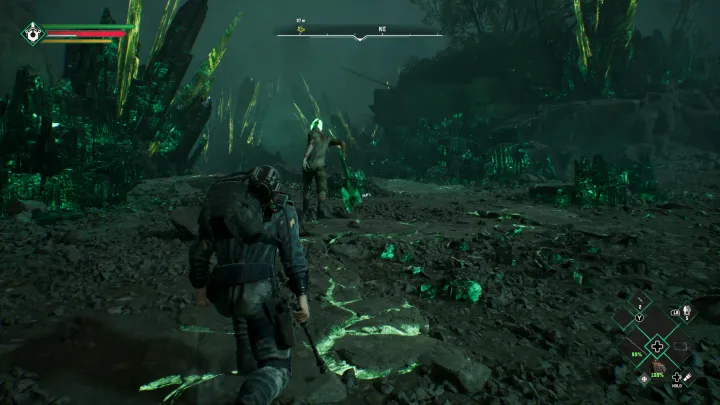The height and width of the screenshot is (405, 720).
Task: Click the compass bar heading strip
Action: 360,35
